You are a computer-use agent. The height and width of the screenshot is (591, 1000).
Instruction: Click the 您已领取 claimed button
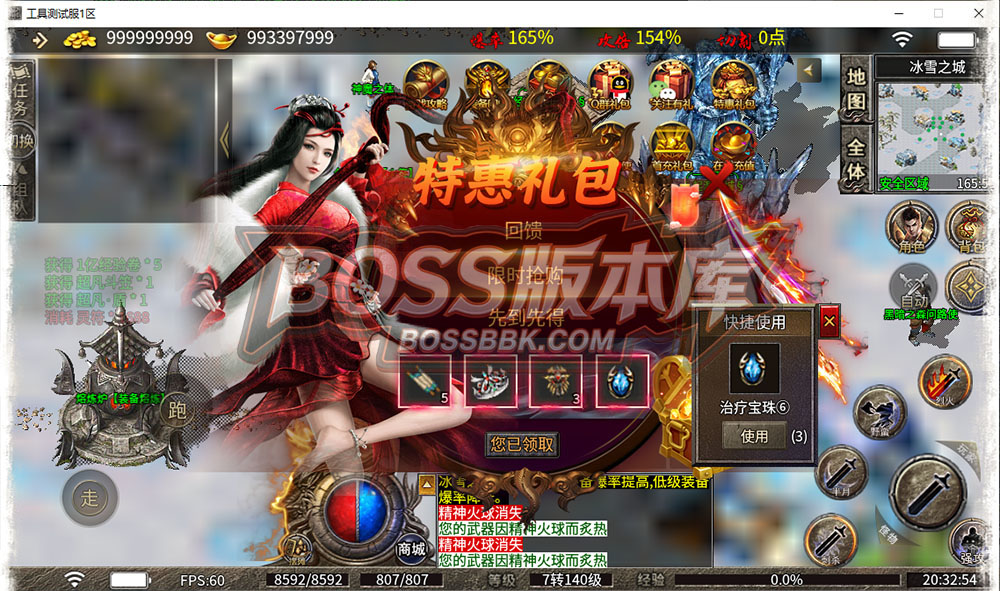(x=522, y=444)
